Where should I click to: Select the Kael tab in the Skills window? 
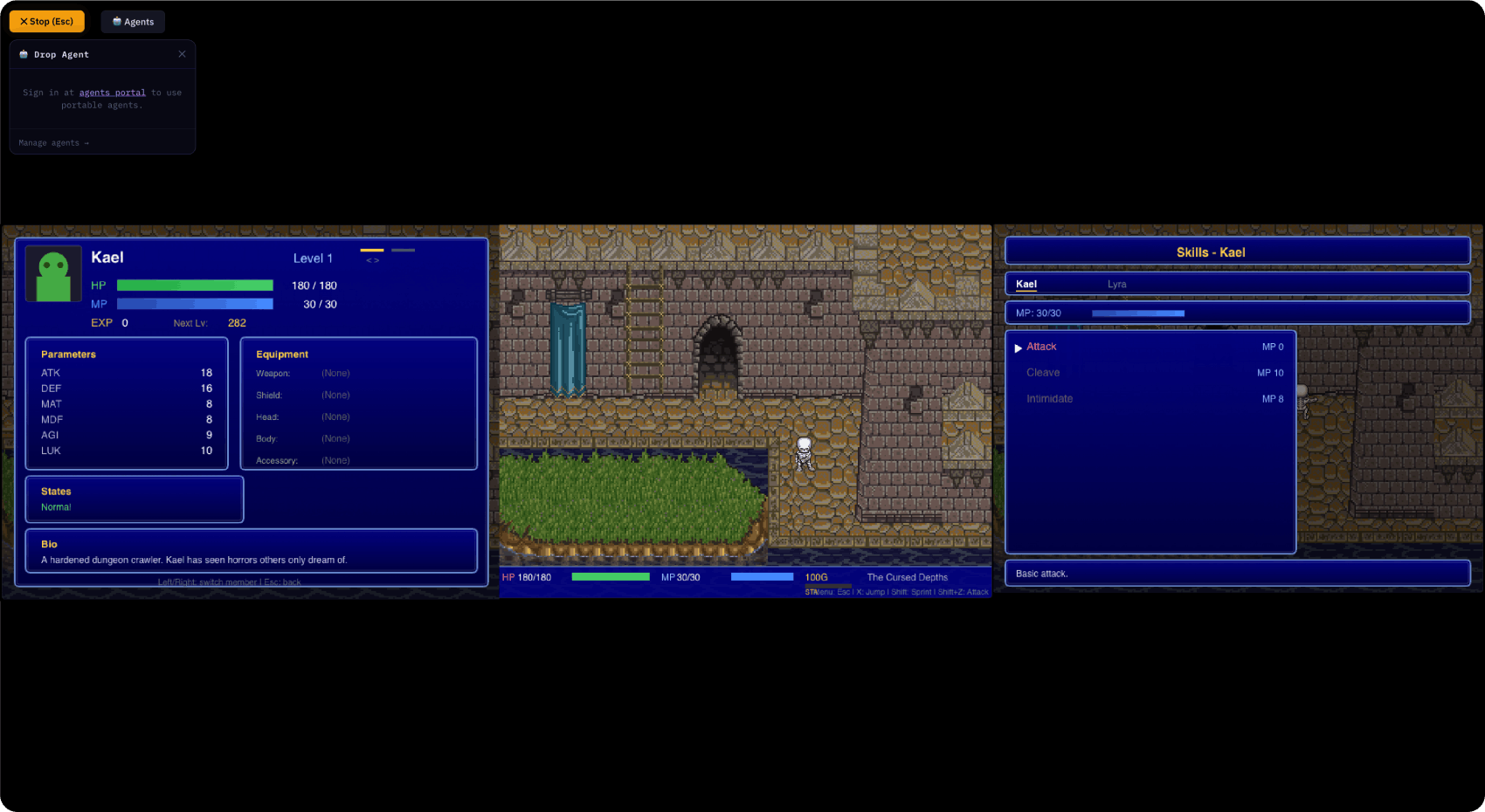(x=1026, y=284)
